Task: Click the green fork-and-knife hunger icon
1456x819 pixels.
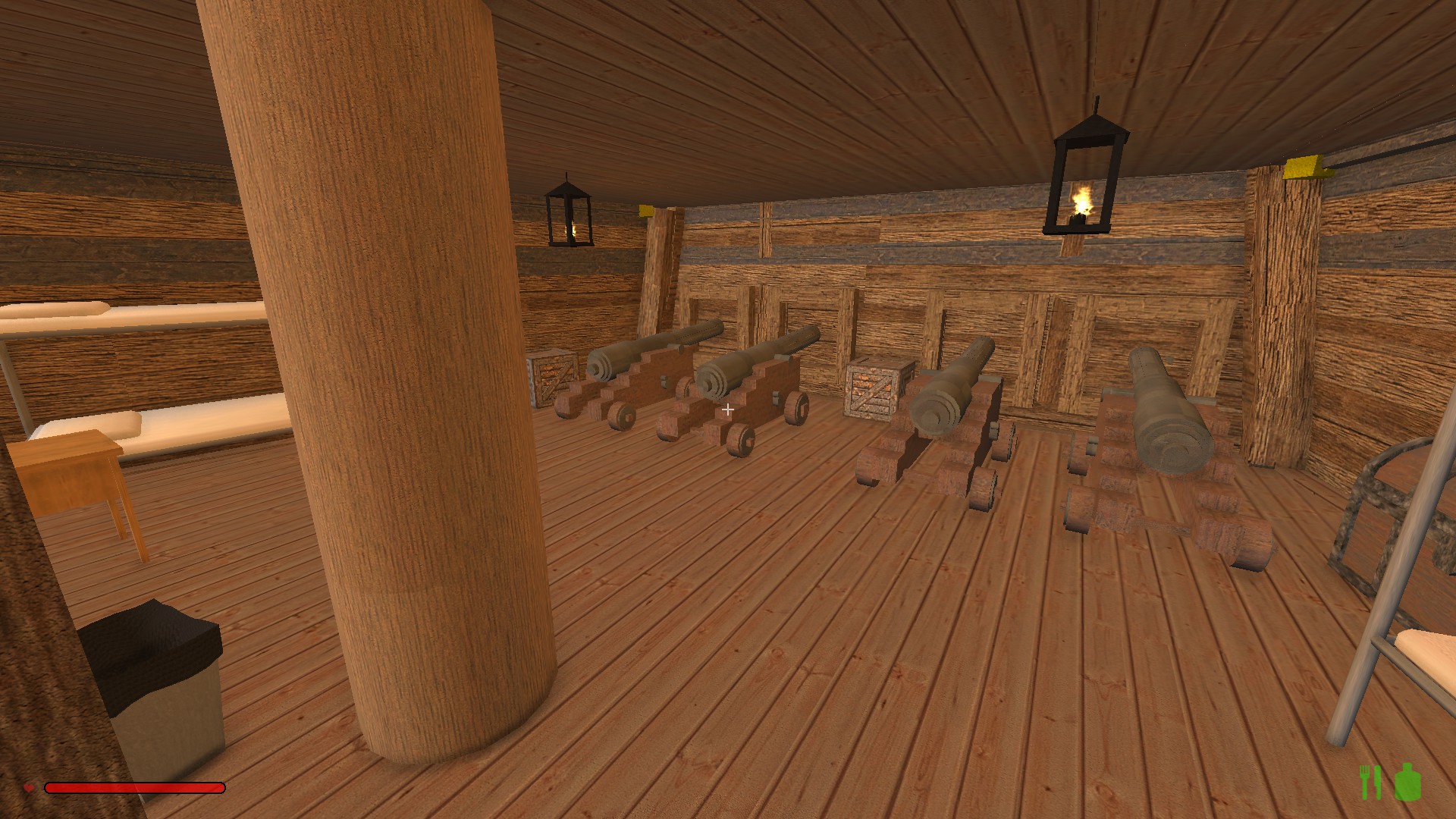Action: (1370, 783)
